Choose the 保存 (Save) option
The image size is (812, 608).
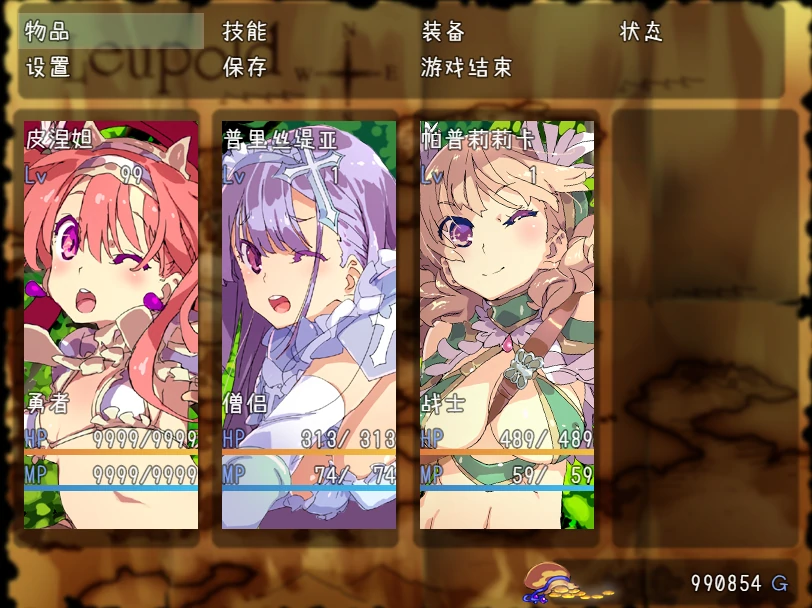coord(245,67)
